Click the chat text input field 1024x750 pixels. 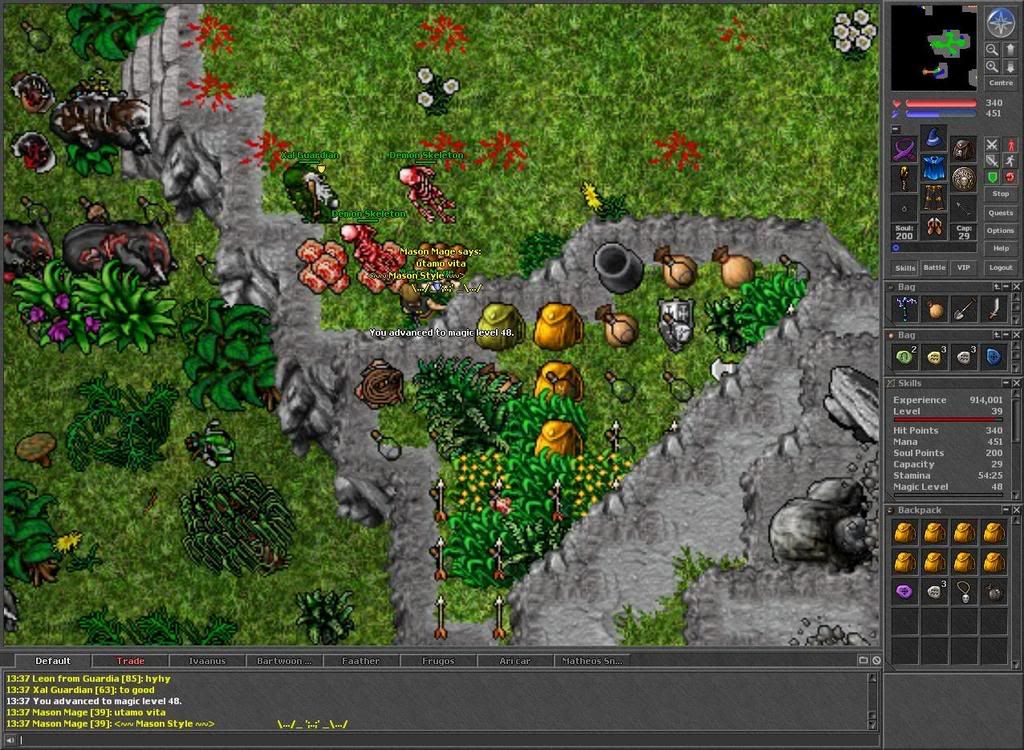(x=440, y=740)
